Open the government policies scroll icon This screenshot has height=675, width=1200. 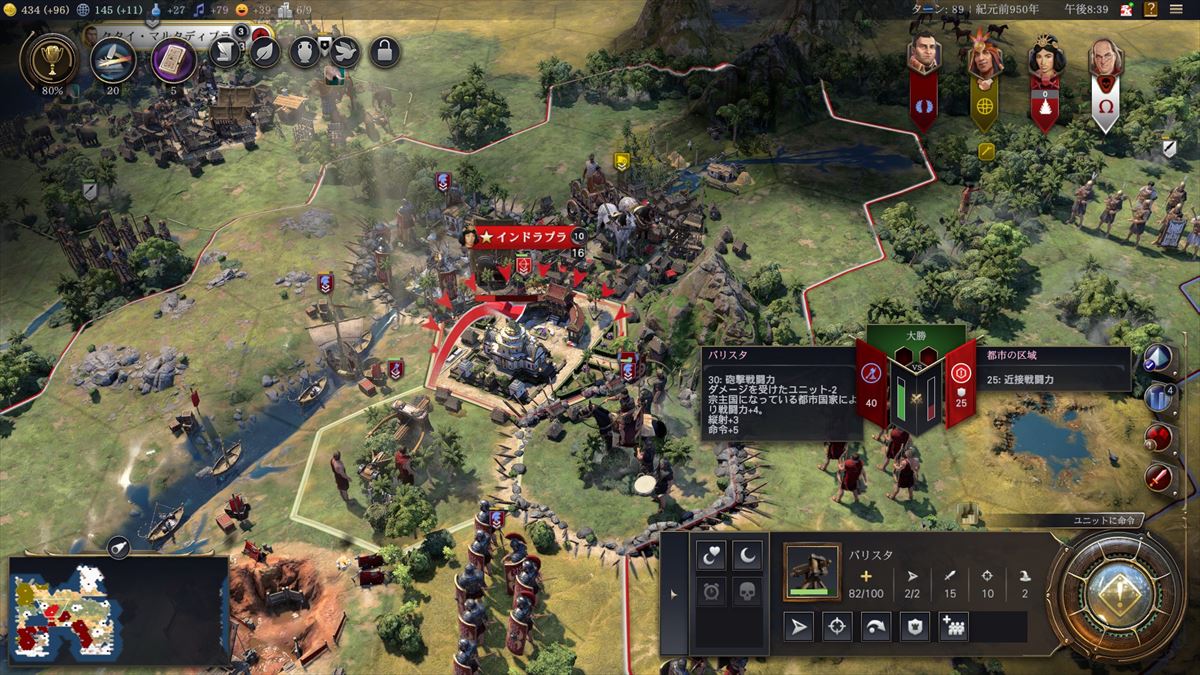click(225, 52)
